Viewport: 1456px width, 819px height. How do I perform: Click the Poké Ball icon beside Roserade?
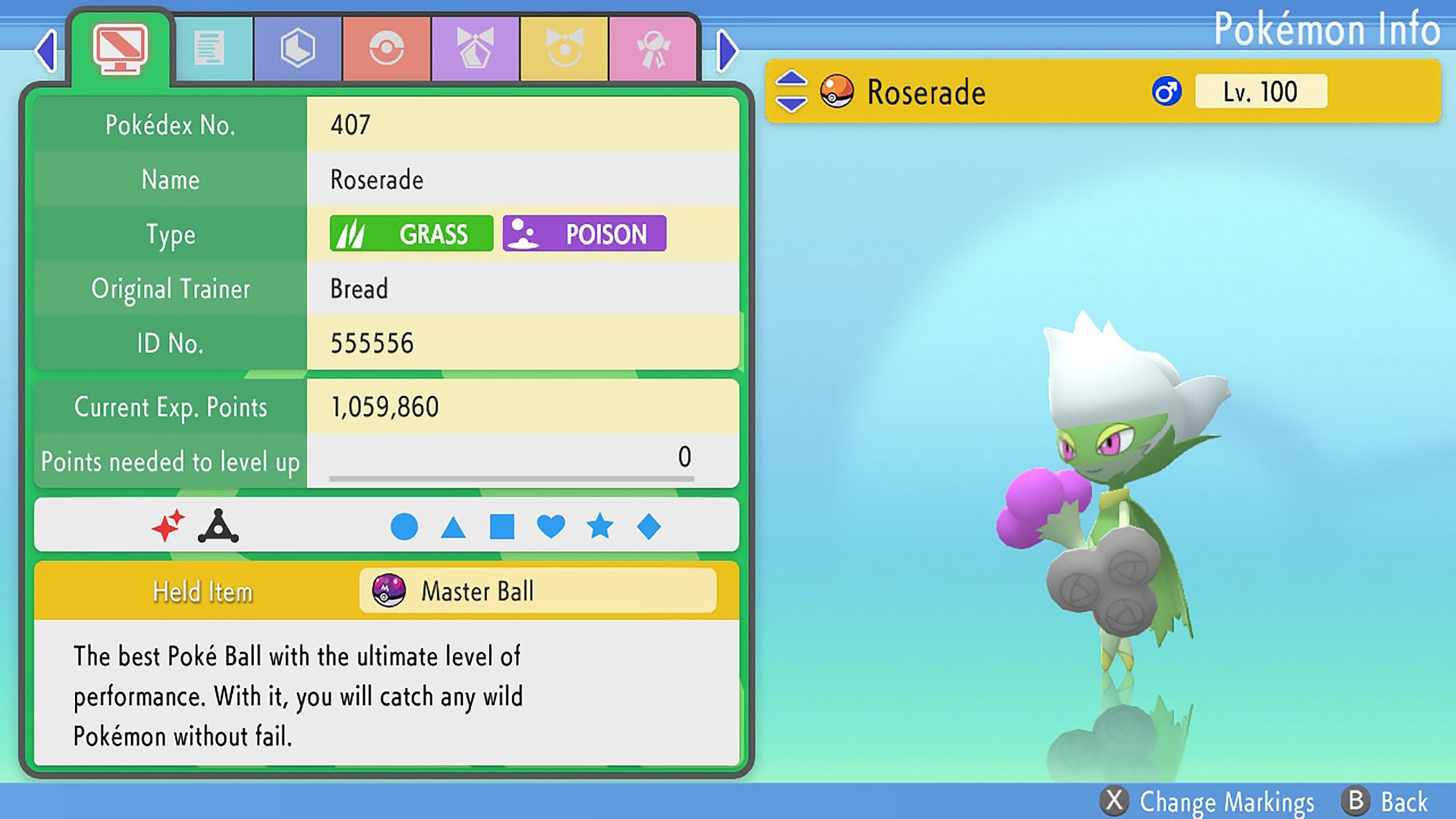(x=836, y=92)
